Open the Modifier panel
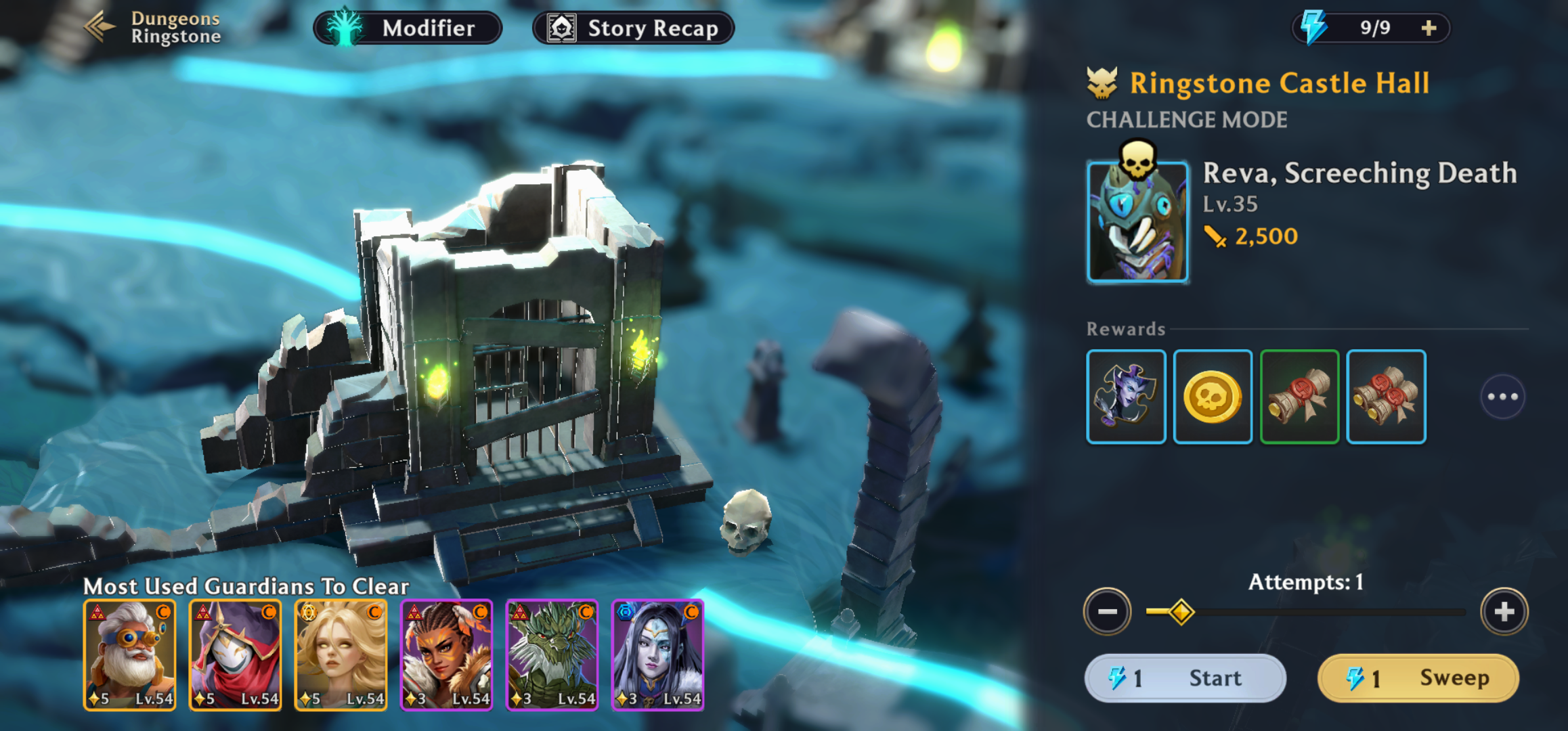This screenshot has width=1568, height=731. [408, 28]
